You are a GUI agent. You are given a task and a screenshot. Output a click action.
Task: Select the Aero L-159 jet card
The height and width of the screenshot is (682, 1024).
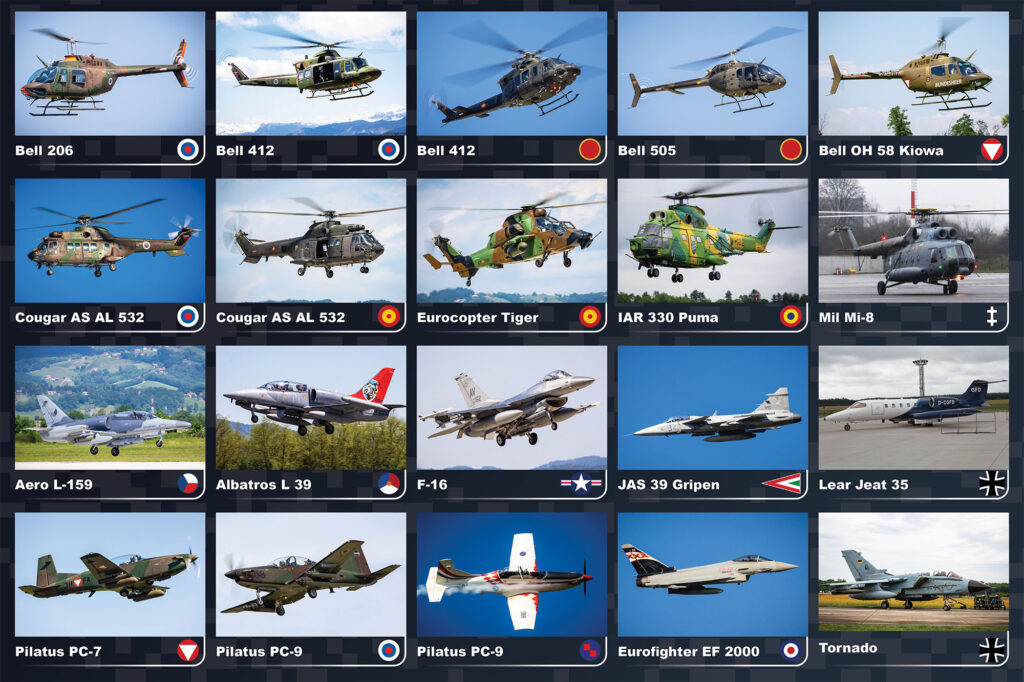(x=109, y=421)
